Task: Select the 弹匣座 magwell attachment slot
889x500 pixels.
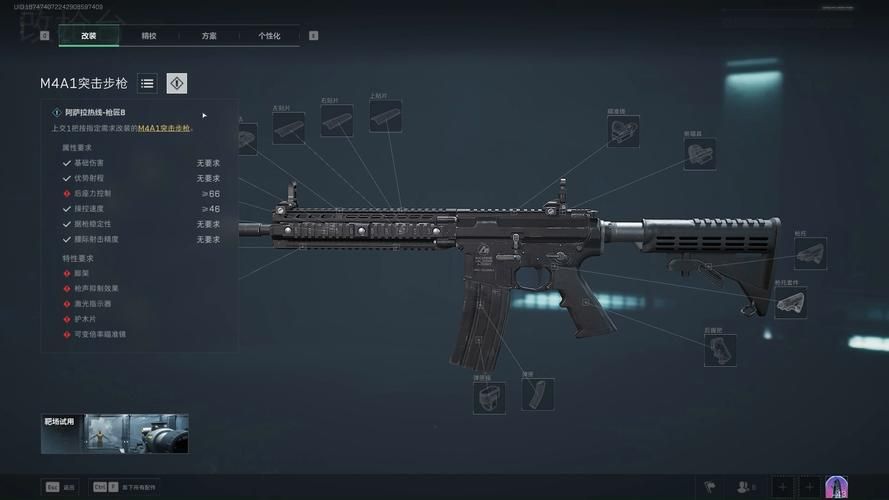Action: 489,397
